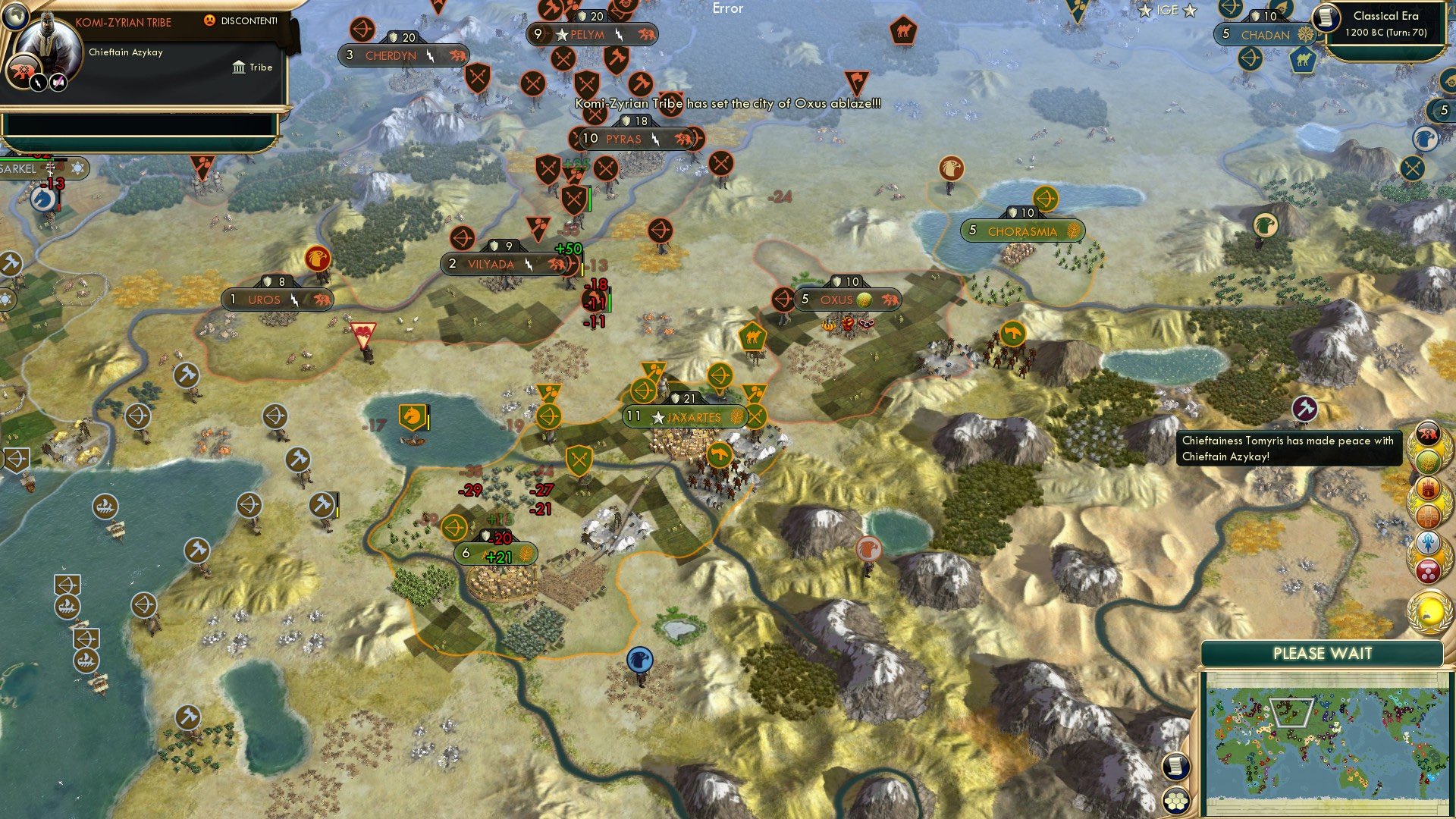1456x819 pixels.
Task: Click the blue religion symbol notification medallion
Action: (1429, 541)
